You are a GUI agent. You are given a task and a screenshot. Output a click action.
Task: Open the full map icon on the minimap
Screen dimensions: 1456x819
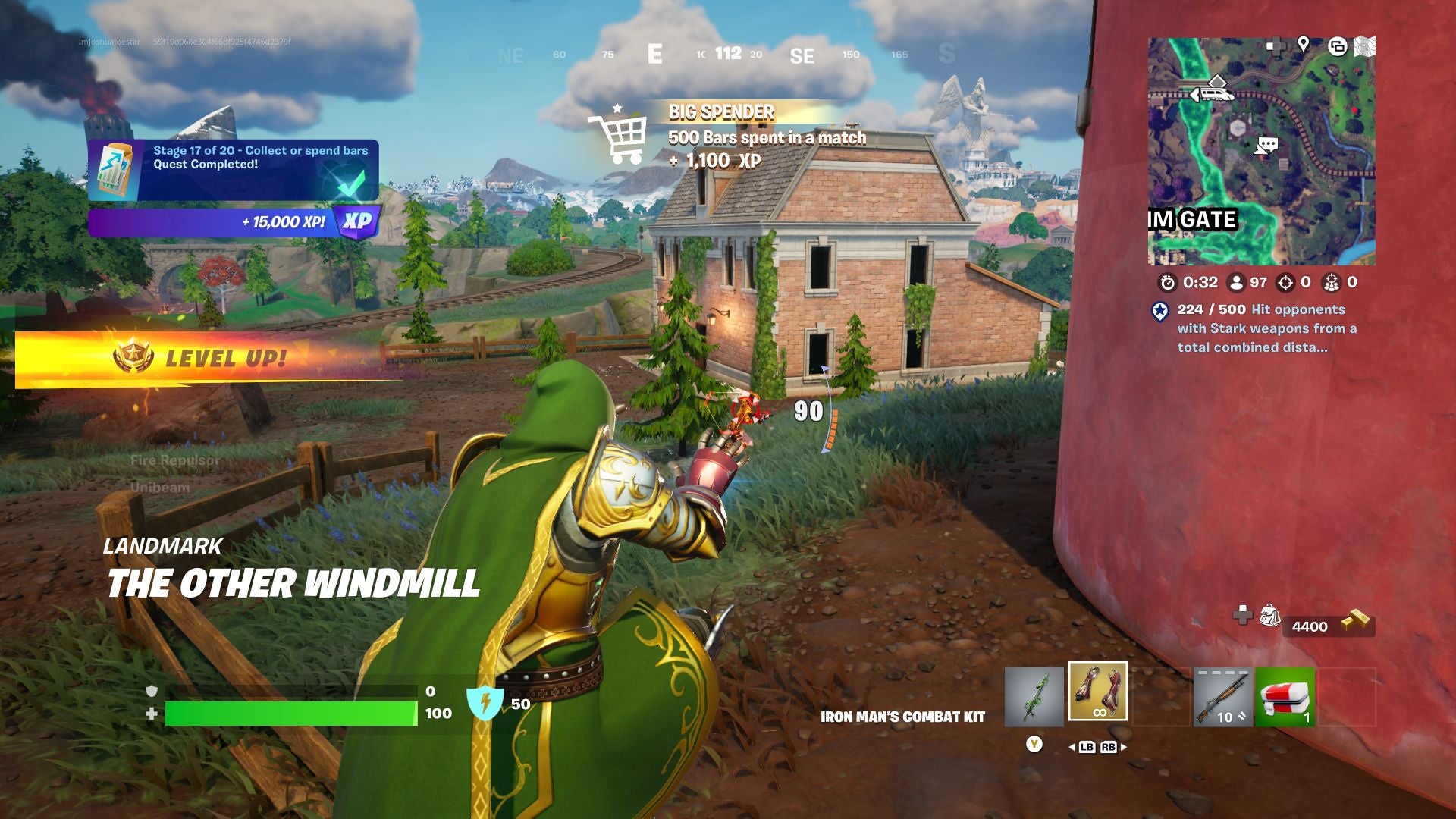(1364, 47)
